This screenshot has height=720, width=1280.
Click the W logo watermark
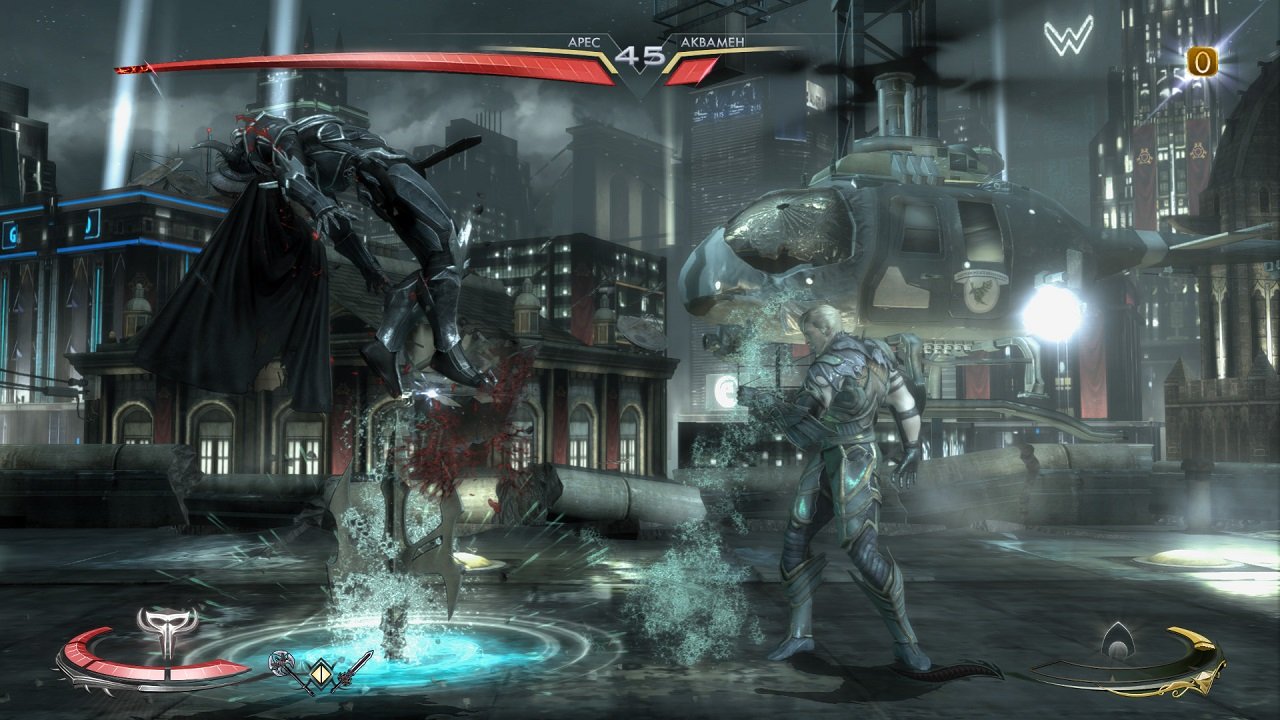(1069, 33)
